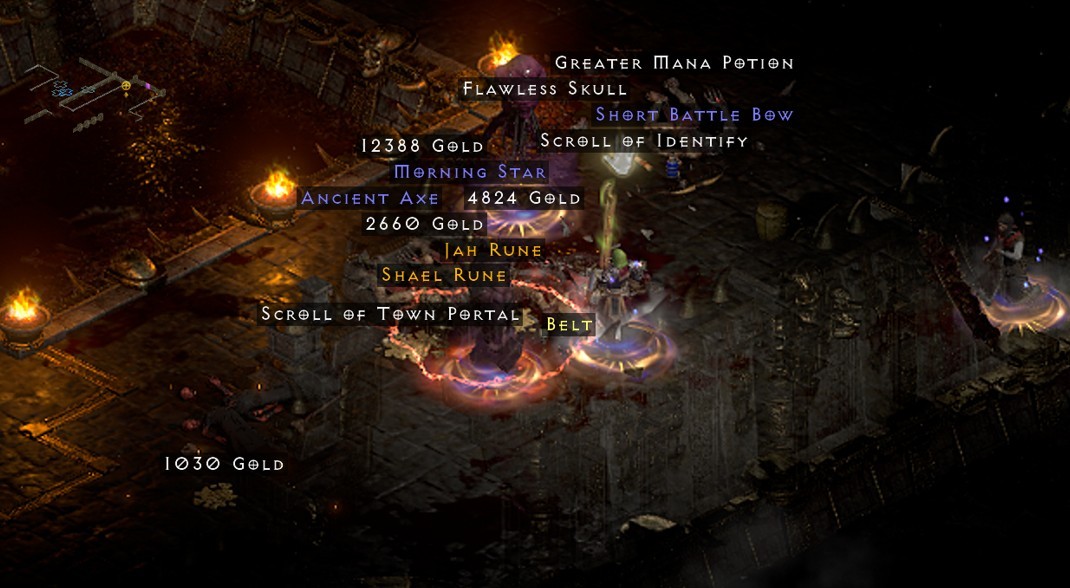Image resolution: width=1070 pixels, height=588 pixels.
Task: Loot the 12388 Gold pile label
Action: click(422, 146)
